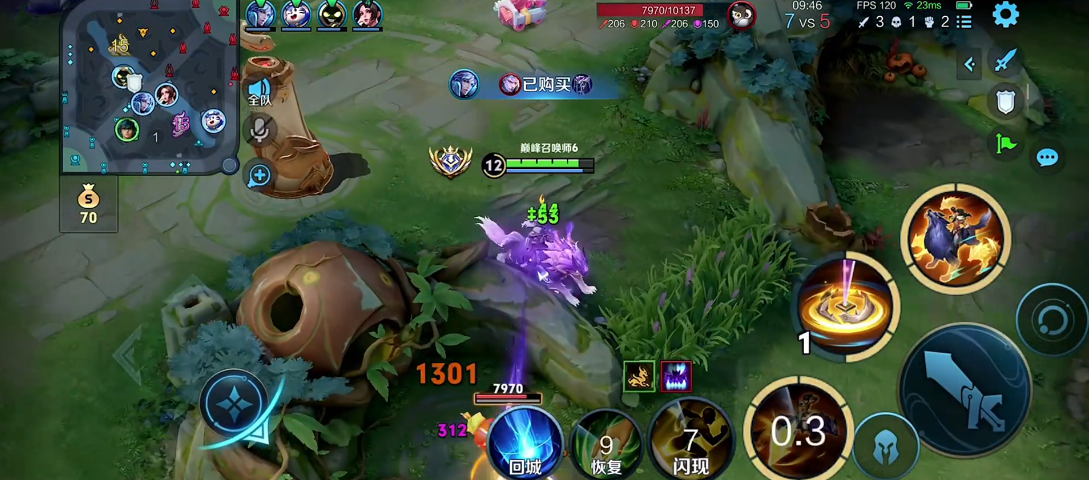Cast the 回城 recall spell
The width and height of the screenshot is (1089, 480).
tap(525, 444)
